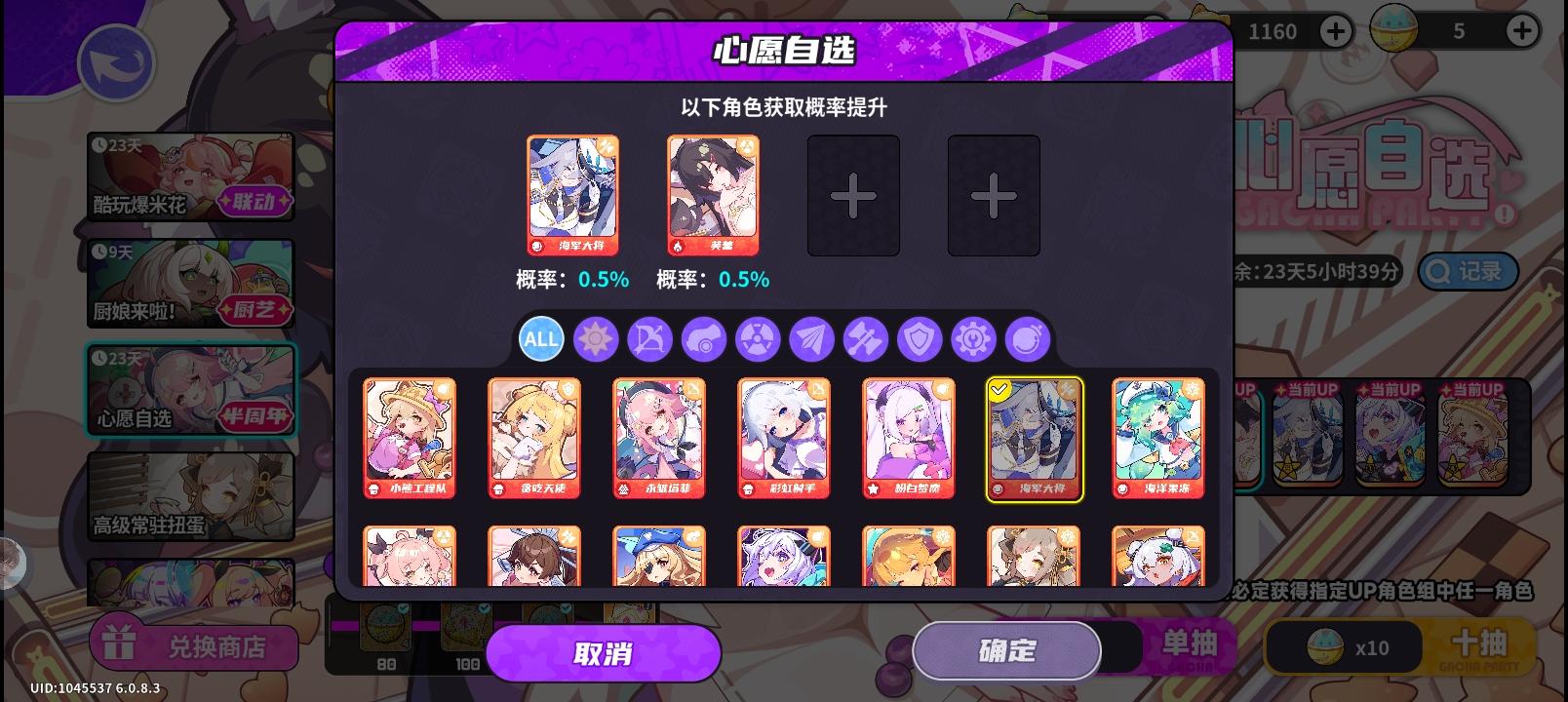Click the radioactive symbol class filter

tap(758, 339)
